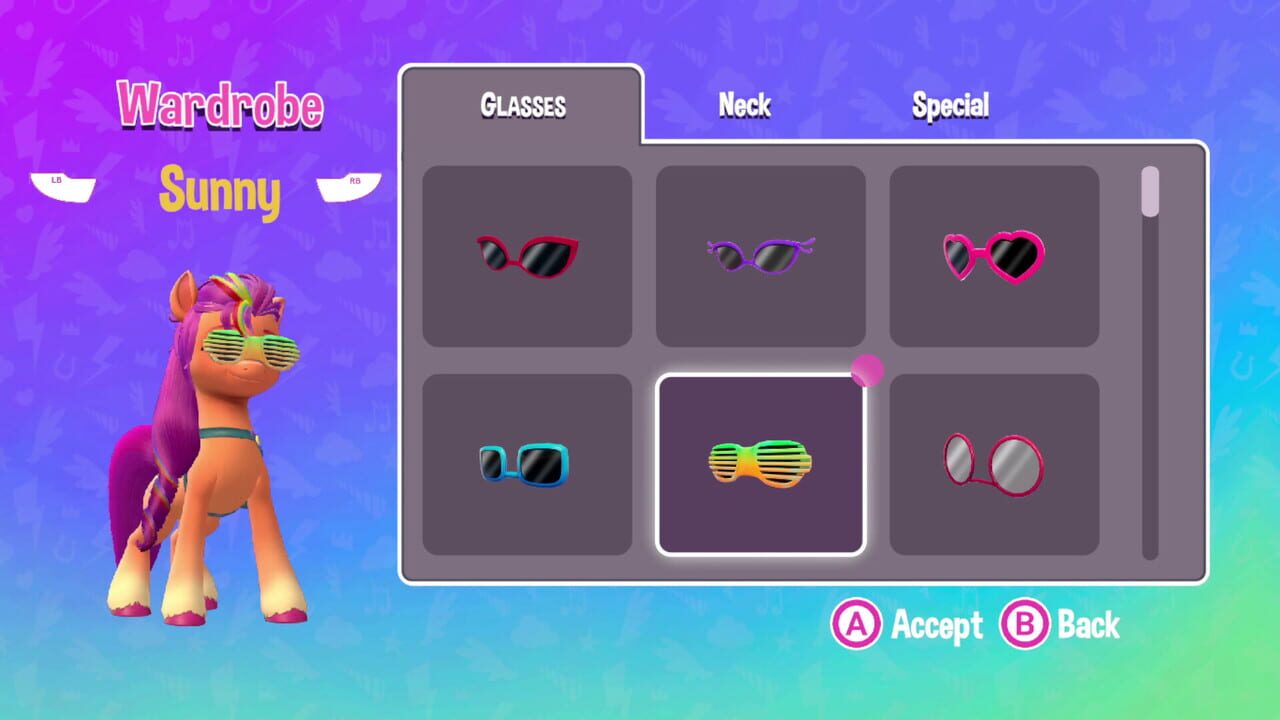Select the purple butterfly-frame glasses
Screen dimensions: 1280x720
coord(761,253)
